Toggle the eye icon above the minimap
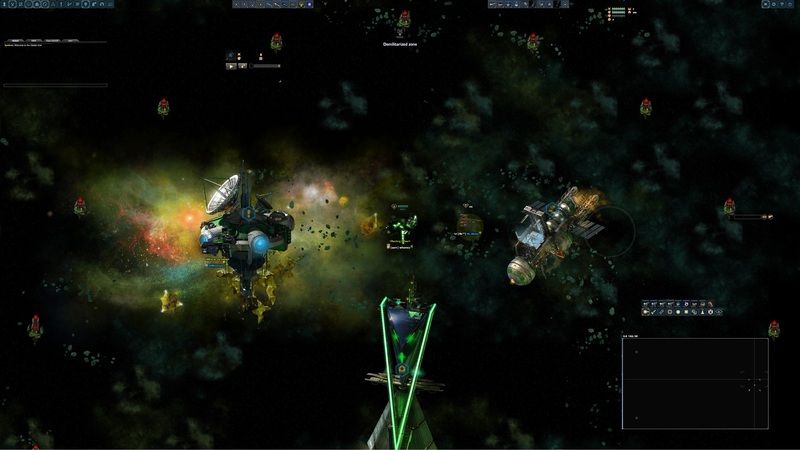800x450 pixels. (x=719, y=312)
